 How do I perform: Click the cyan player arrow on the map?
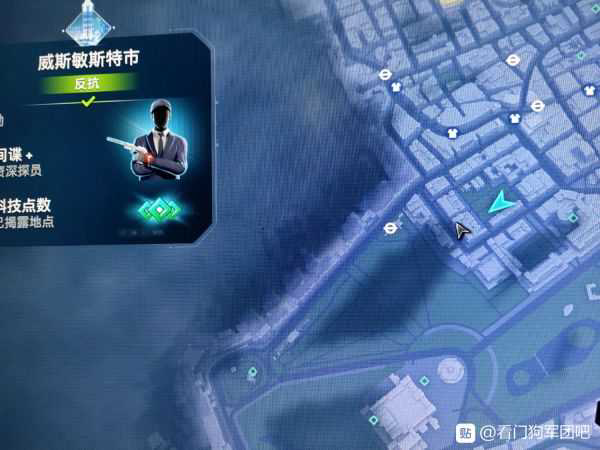pyautogui.click(x=503, y=203)
